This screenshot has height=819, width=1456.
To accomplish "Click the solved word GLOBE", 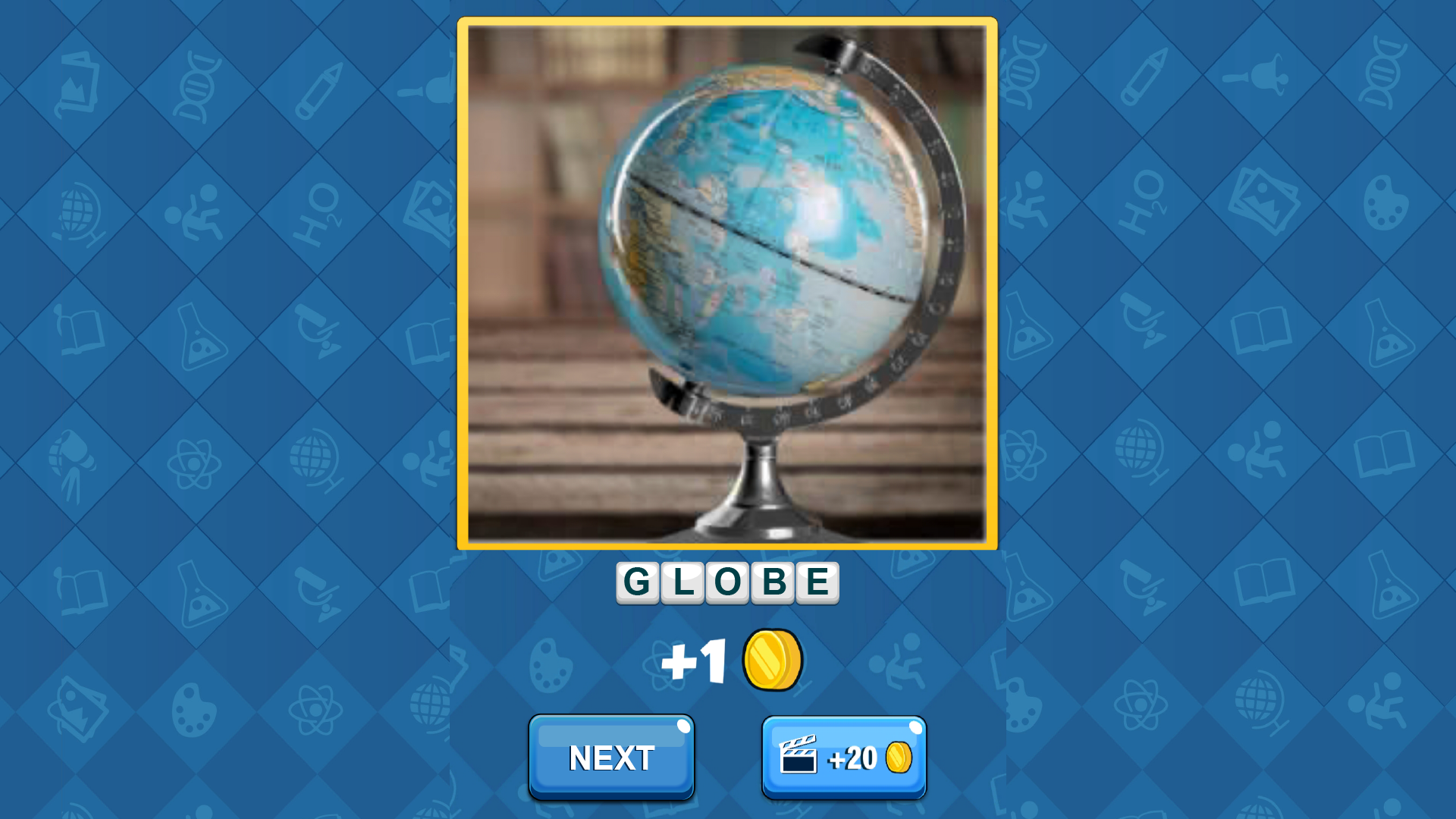I will (726, 582).
